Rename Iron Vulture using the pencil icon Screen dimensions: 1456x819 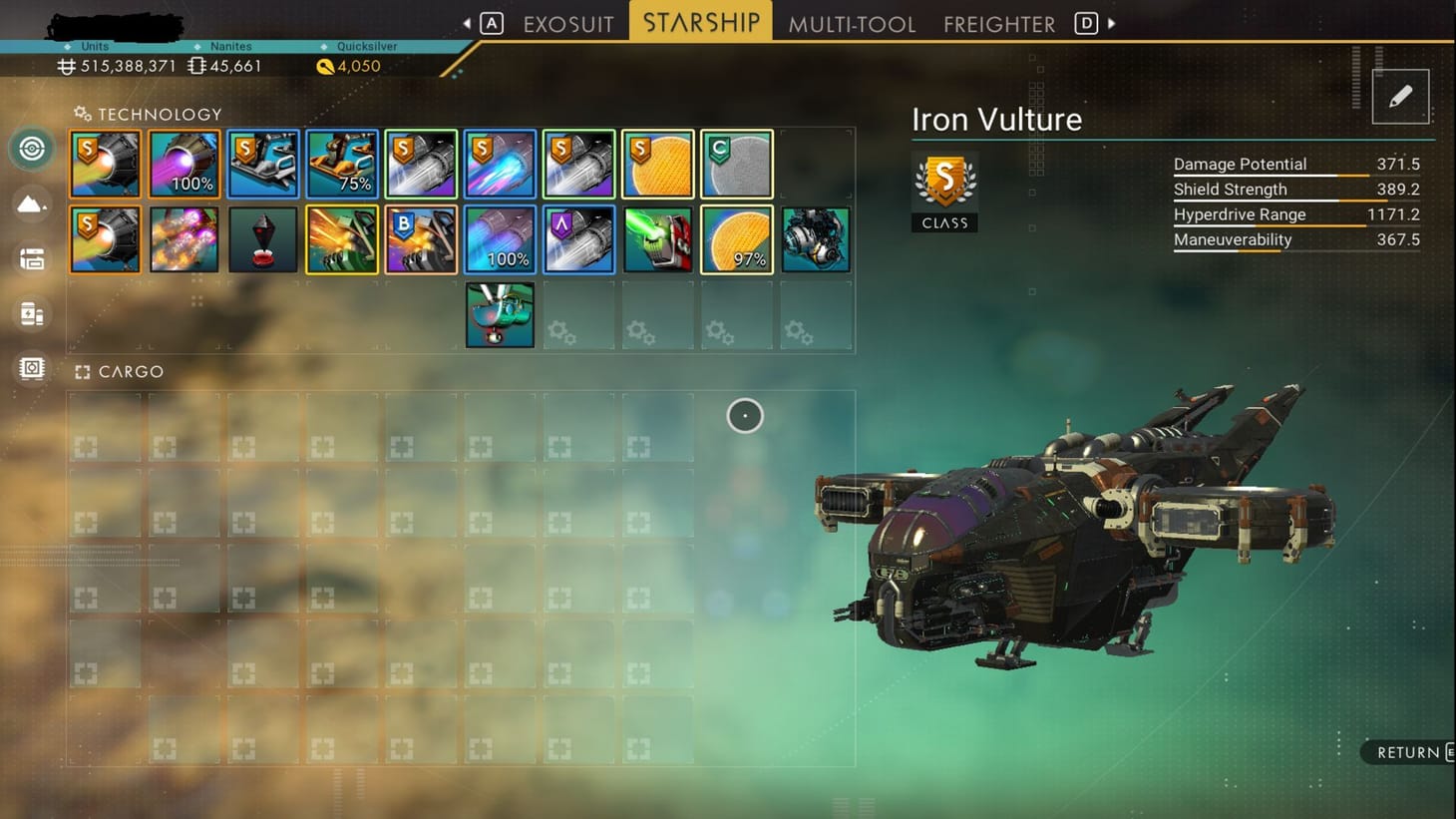click(x=1401, y=95)
